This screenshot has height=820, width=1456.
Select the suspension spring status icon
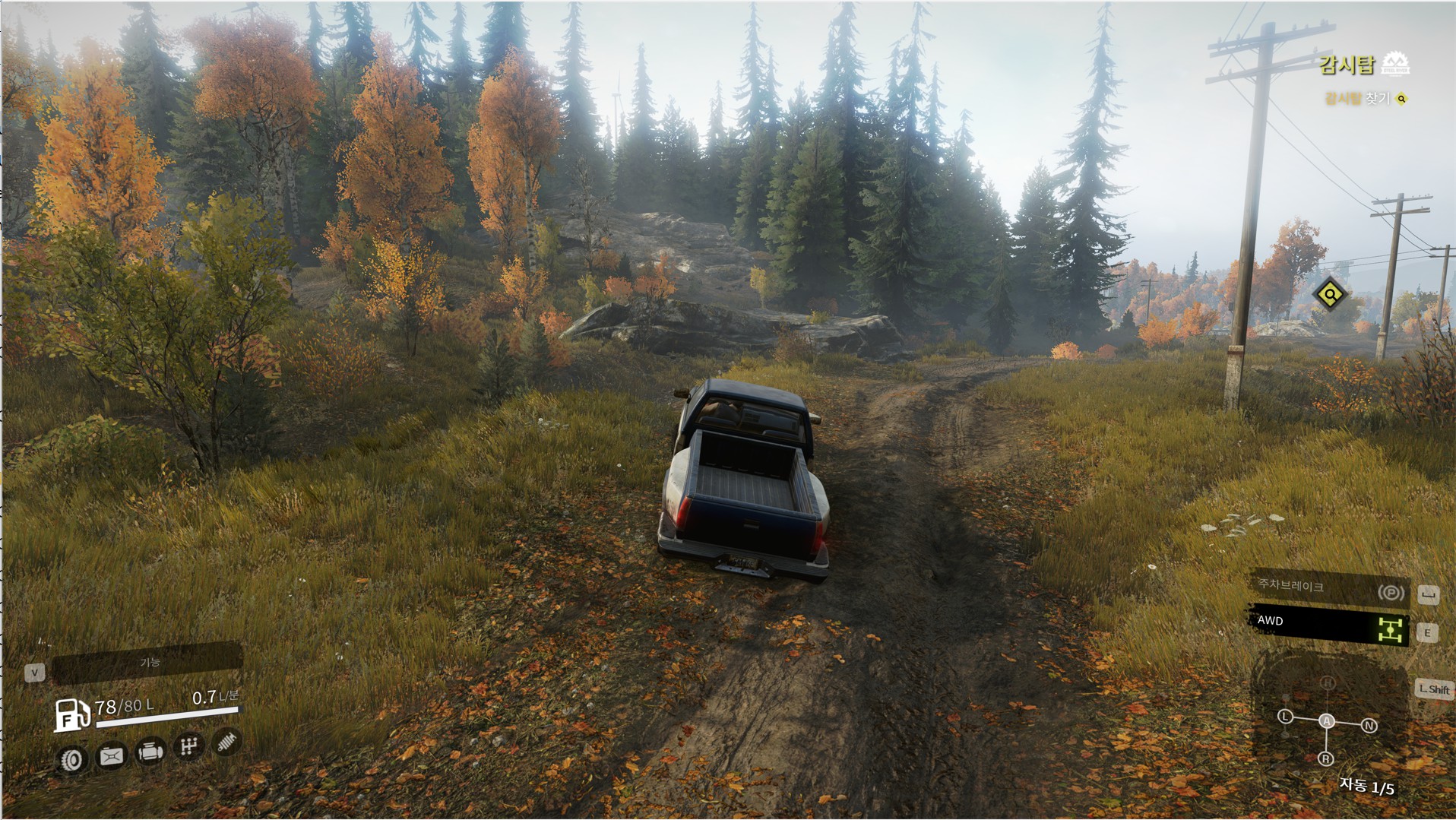(226, 741)
